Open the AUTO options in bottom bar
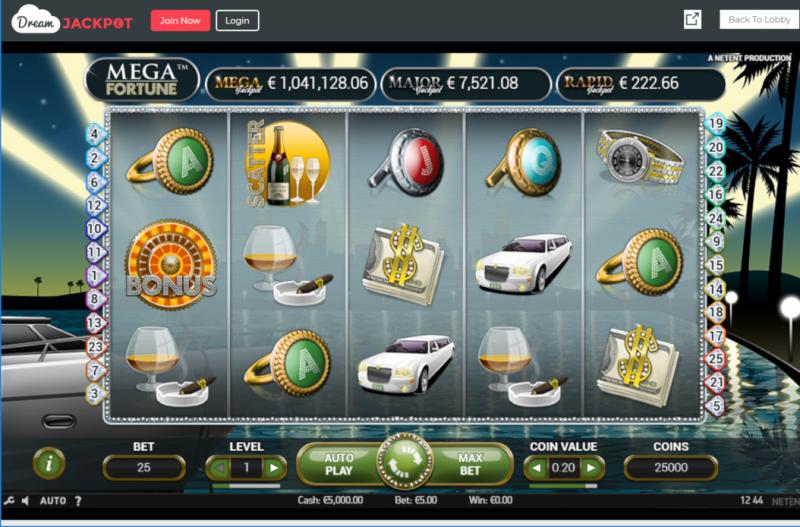 pyautogui.click(x=52, y=501)
